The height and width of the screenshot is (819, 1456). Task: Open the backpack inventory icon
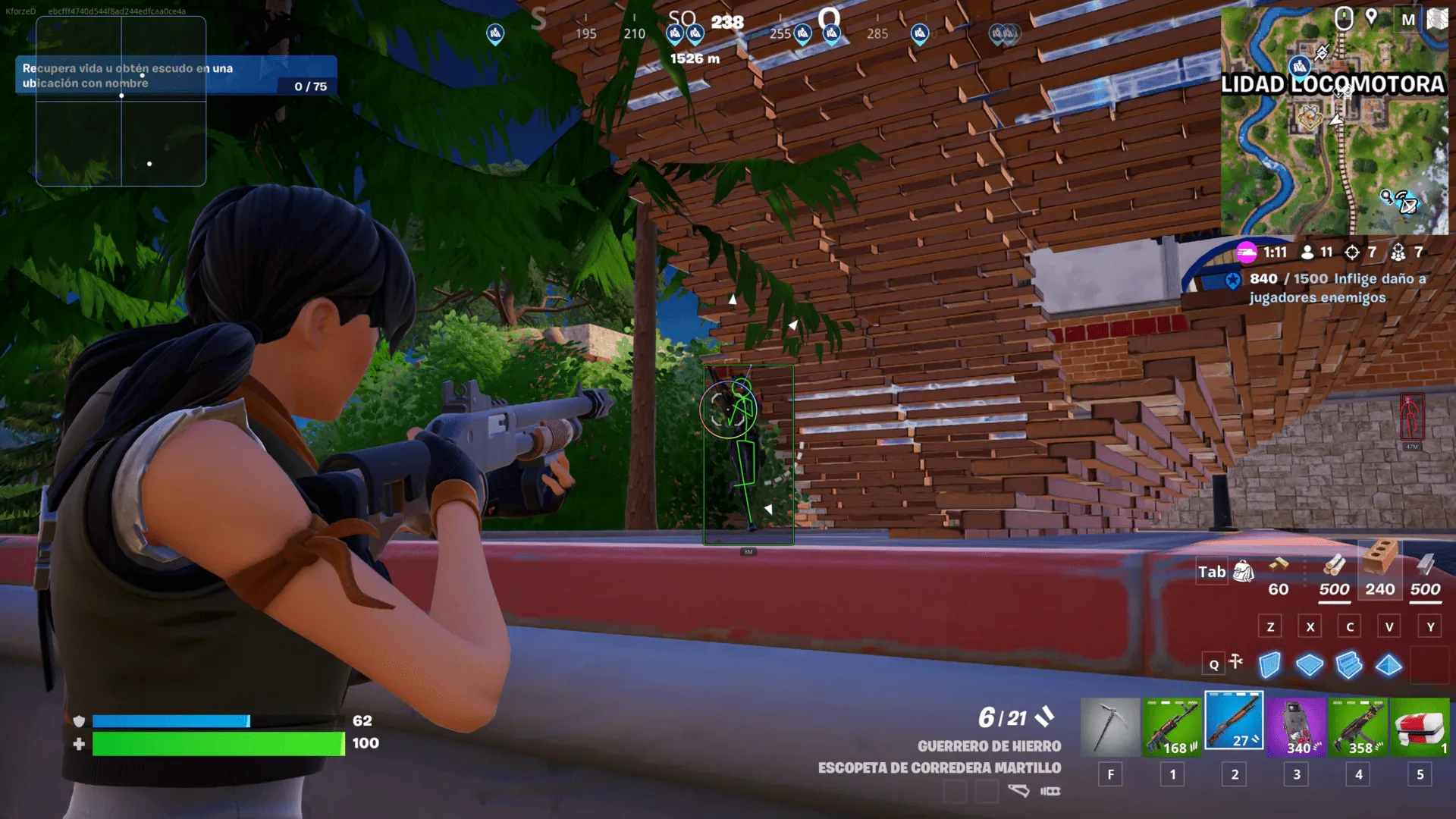point(1242,572)
